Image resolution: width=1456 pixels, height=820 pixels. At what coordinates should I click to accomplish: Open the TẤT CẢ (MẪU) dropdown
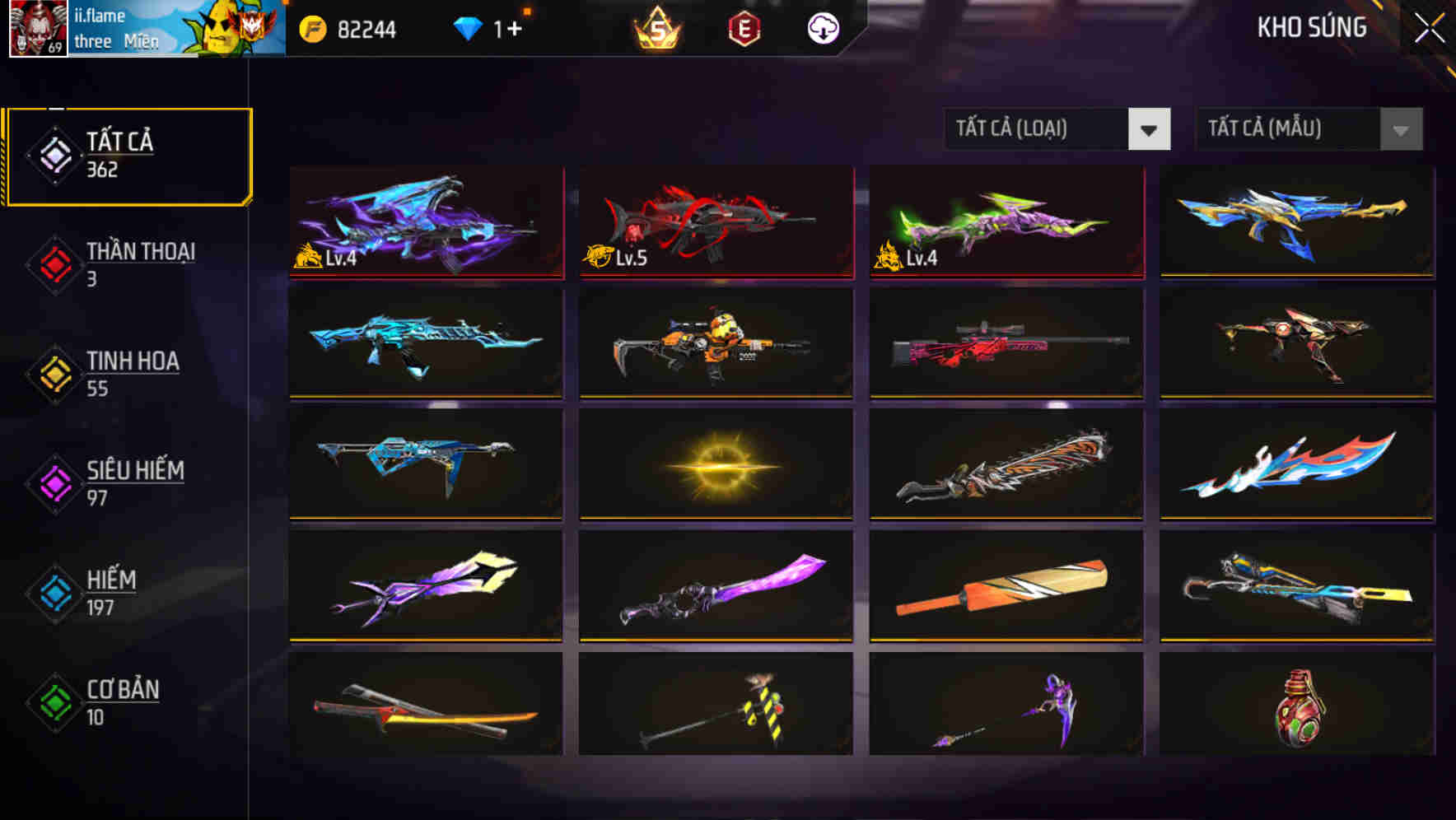click(x=1306, y=129)
